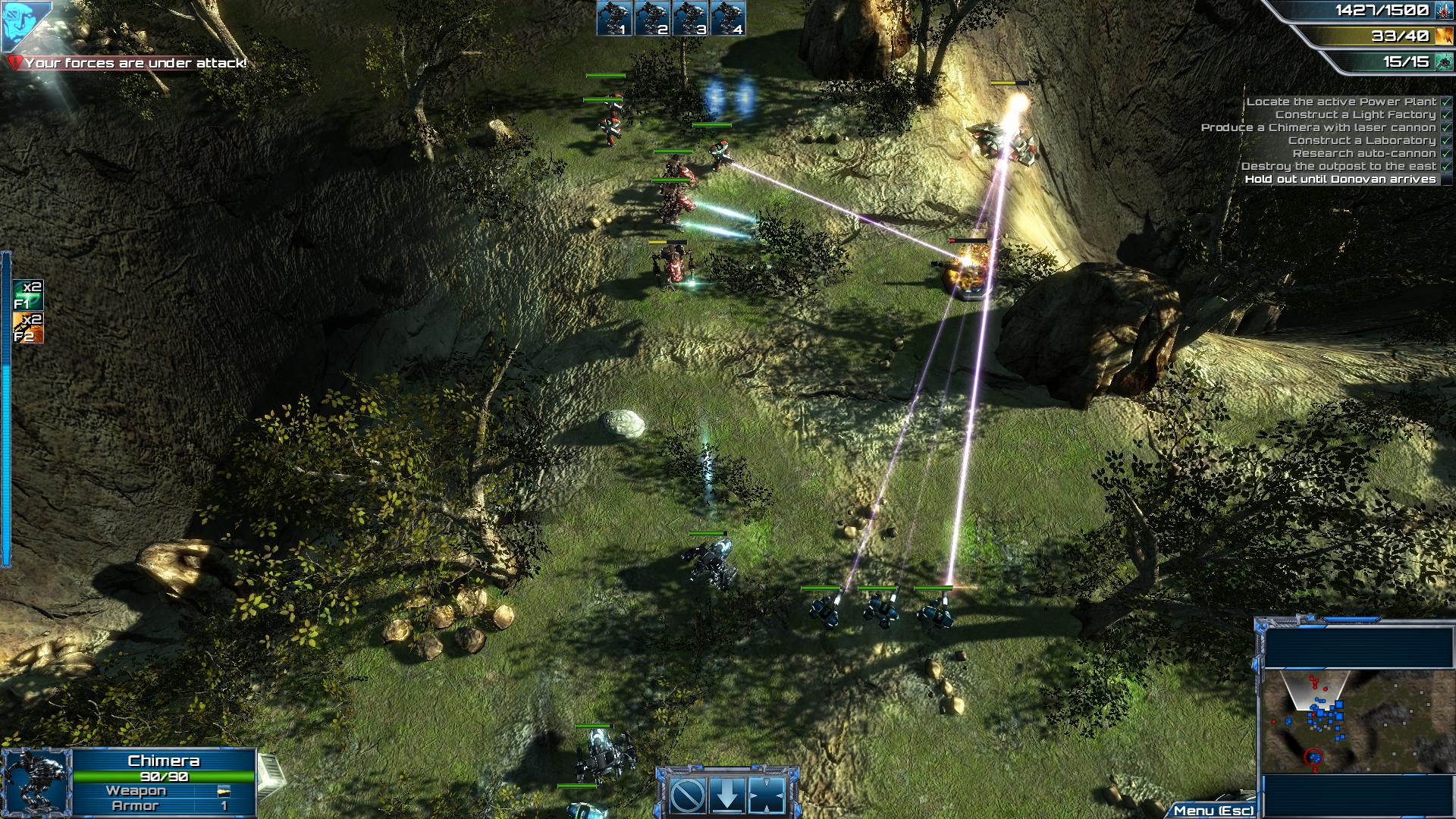The image size is (1456, 819).
Task: Select control group 2 unit icon
Action: click(653, 18)
